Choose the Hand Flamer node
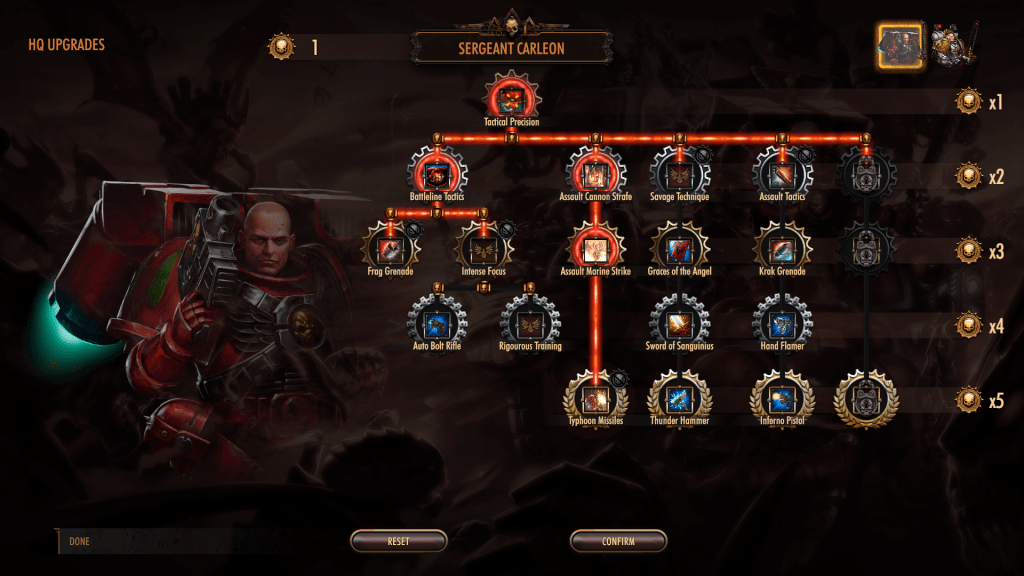Image resolution: width=1024 pixels, height=576 pixels. 782,322
